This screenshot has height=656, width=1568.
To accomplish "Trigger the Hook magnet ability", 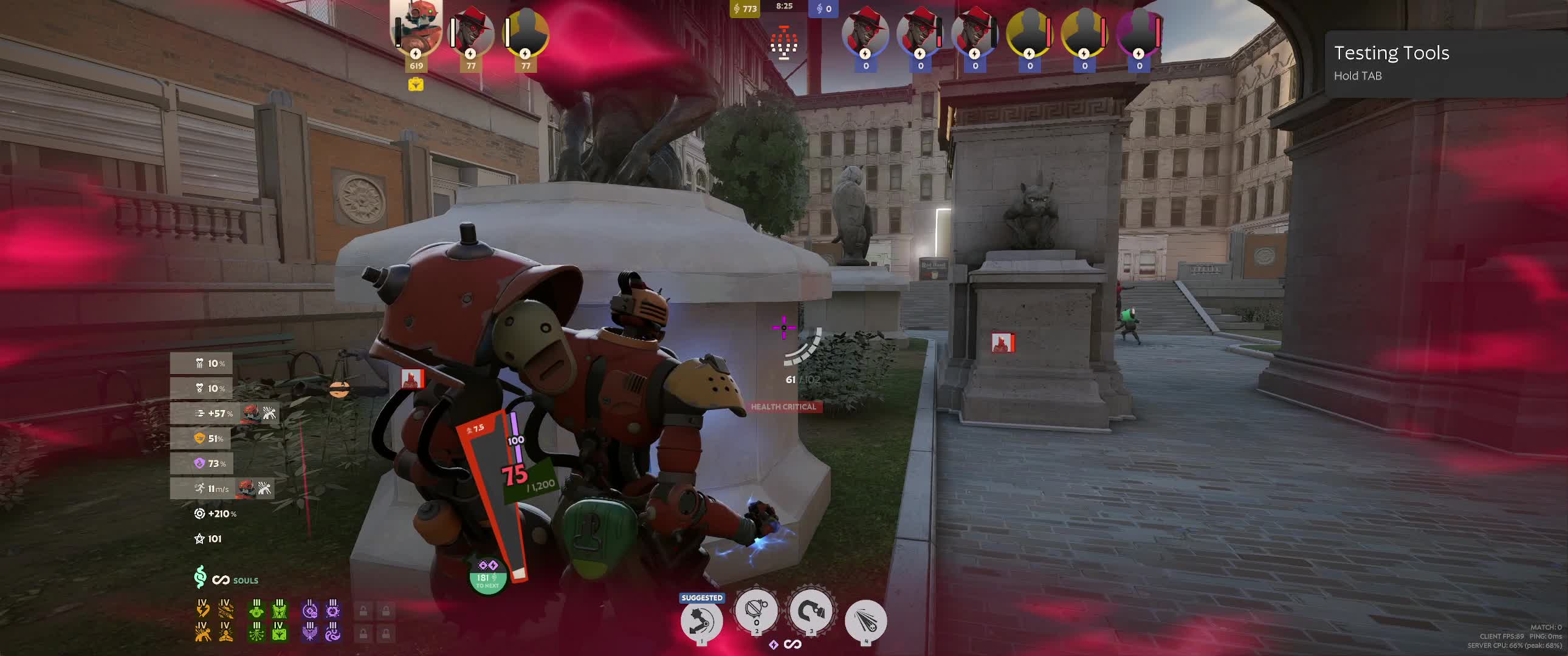I will pos(811,610).
